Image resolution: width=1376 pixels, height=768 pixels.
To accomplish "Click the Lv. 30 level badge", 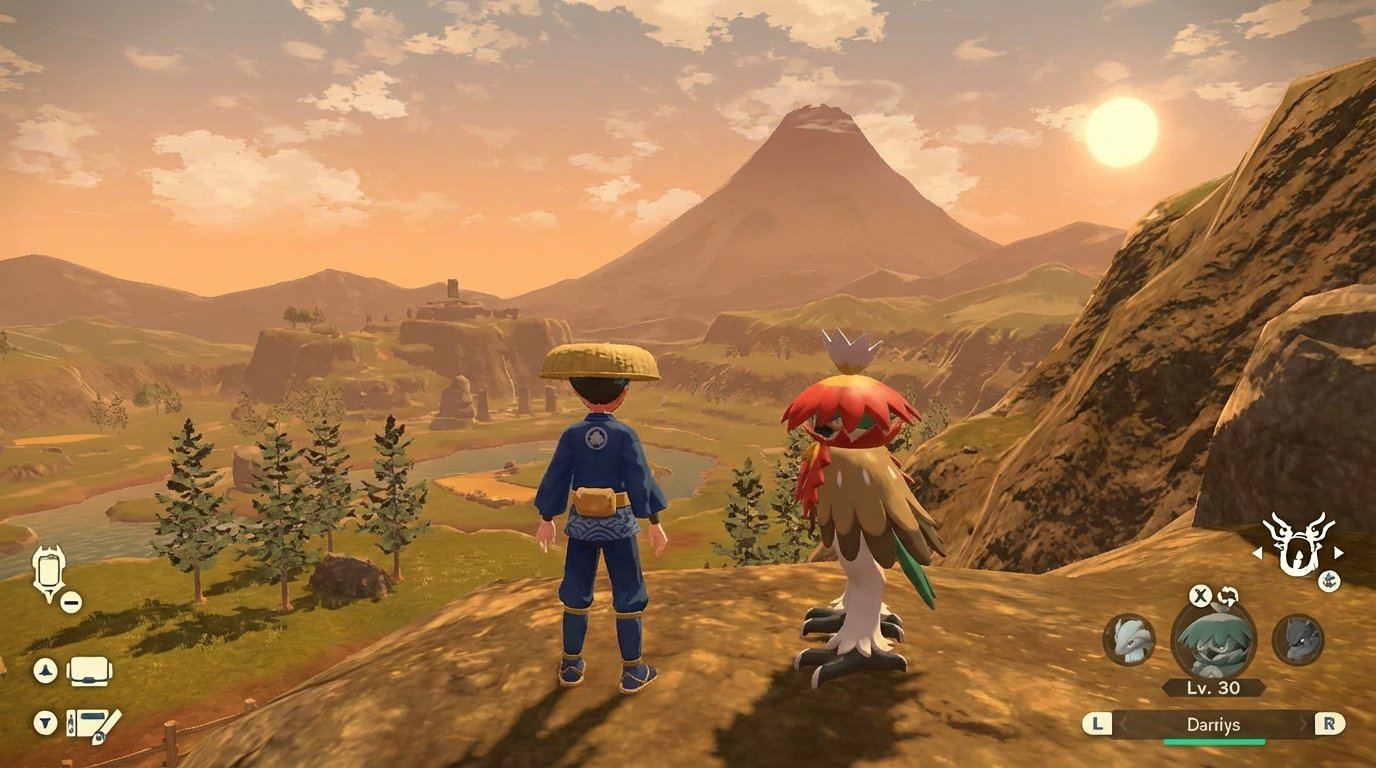I will [x=1213, y=686].
